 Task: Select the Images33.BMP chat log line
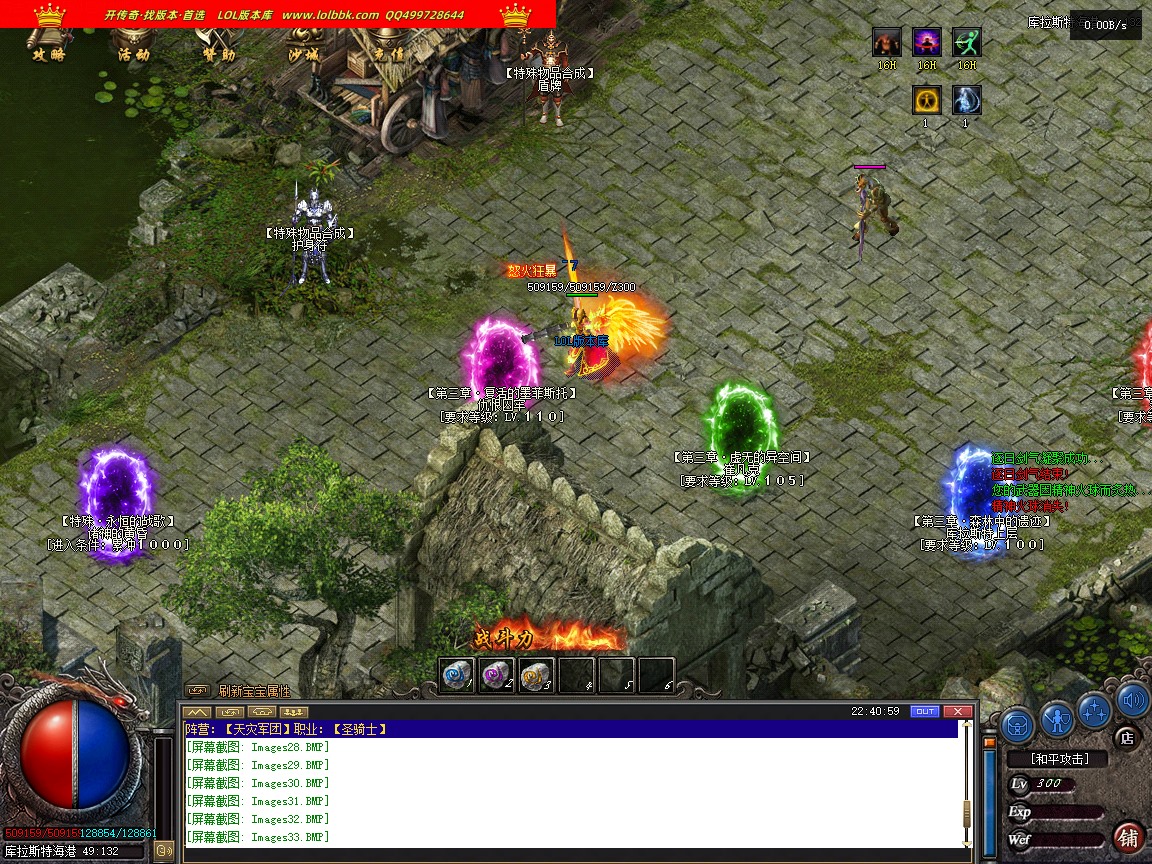click(x=258, y=837)
